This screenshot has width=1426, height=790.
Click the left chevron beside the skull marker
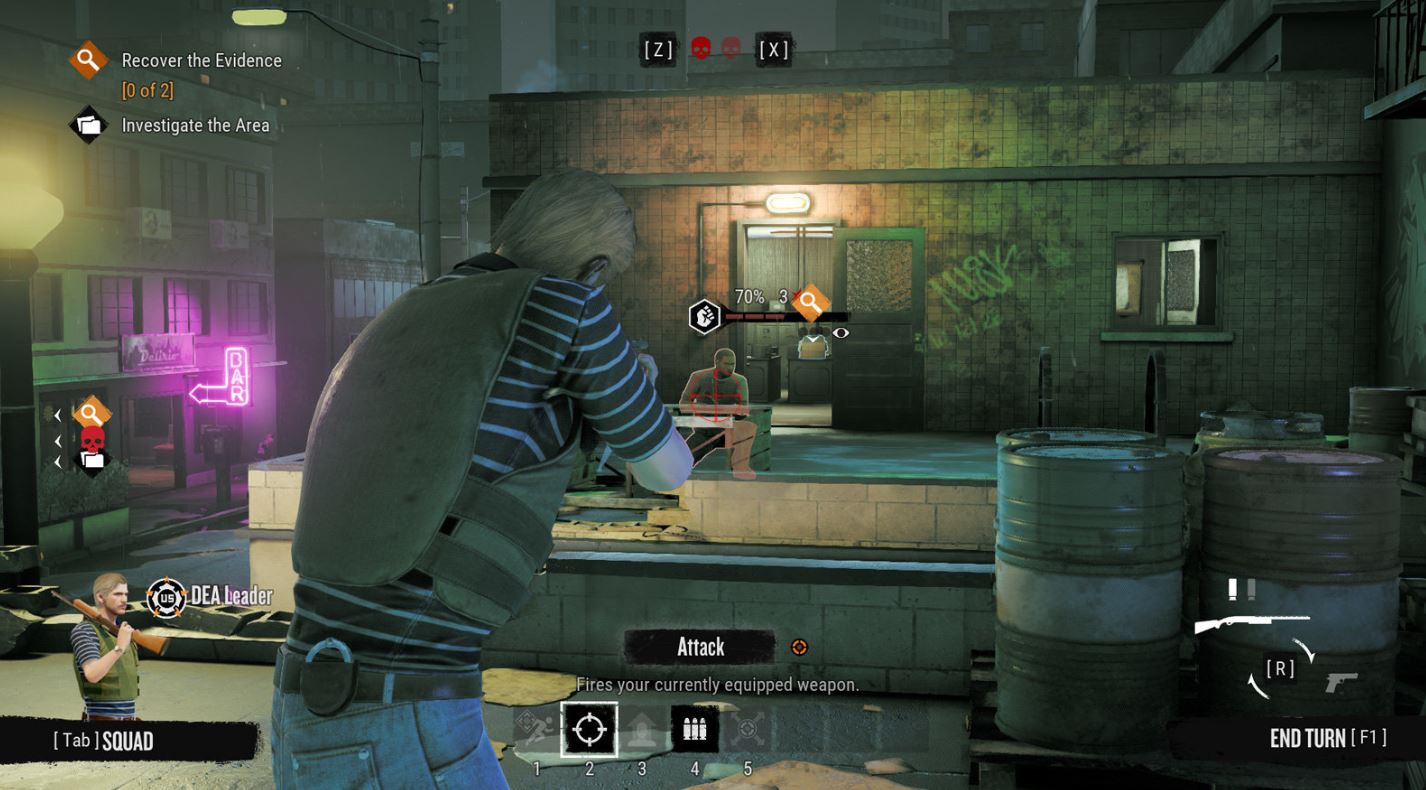(x=57, y=440)
